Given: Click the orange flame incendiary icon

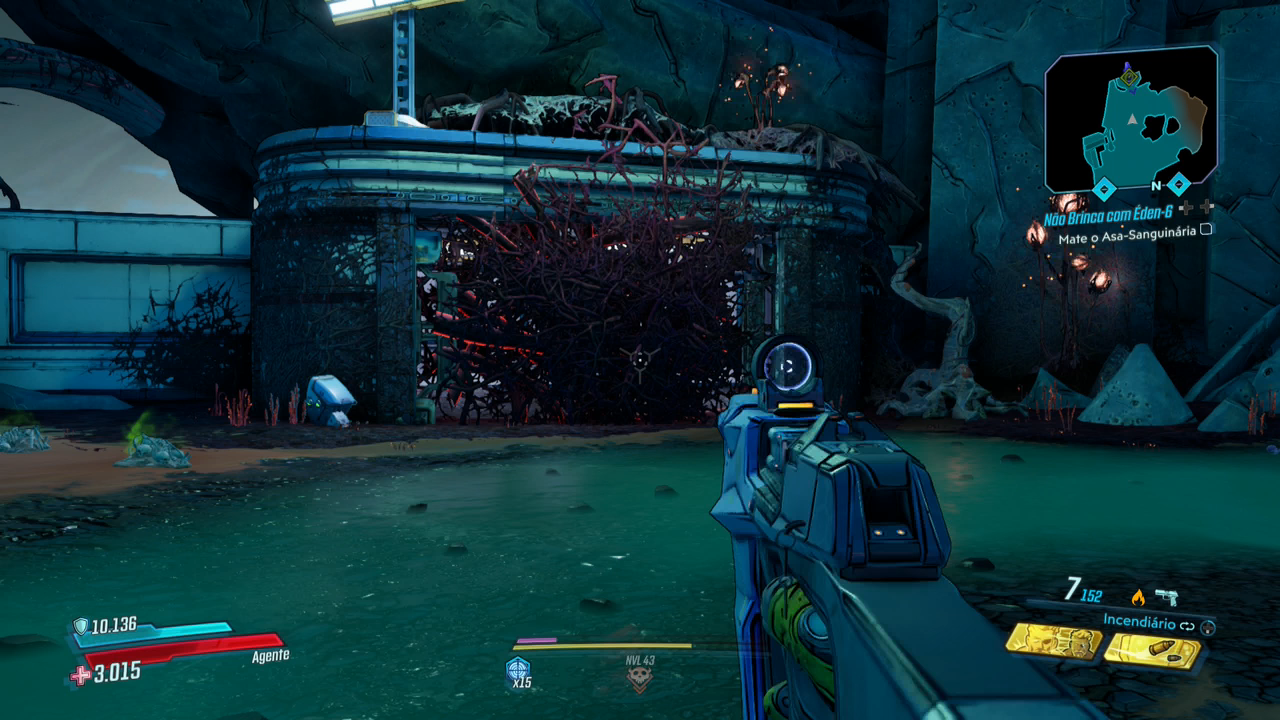Looking at the screenshot, I should pyautogui.click(x=1137, y=597).
